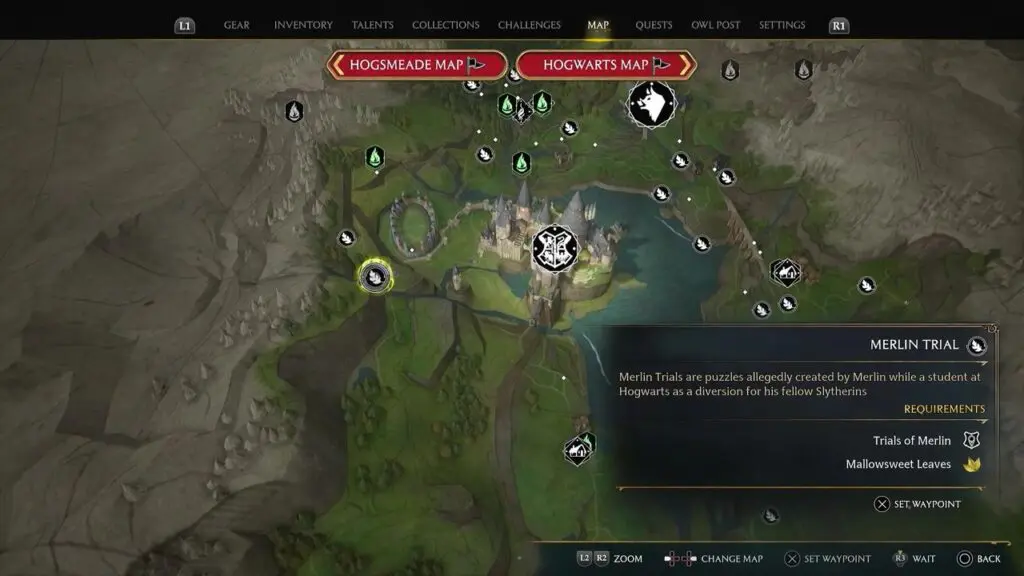Select the highlighted Merlin Trial marker
This screenshot has height=576, width=1024.
375,276
